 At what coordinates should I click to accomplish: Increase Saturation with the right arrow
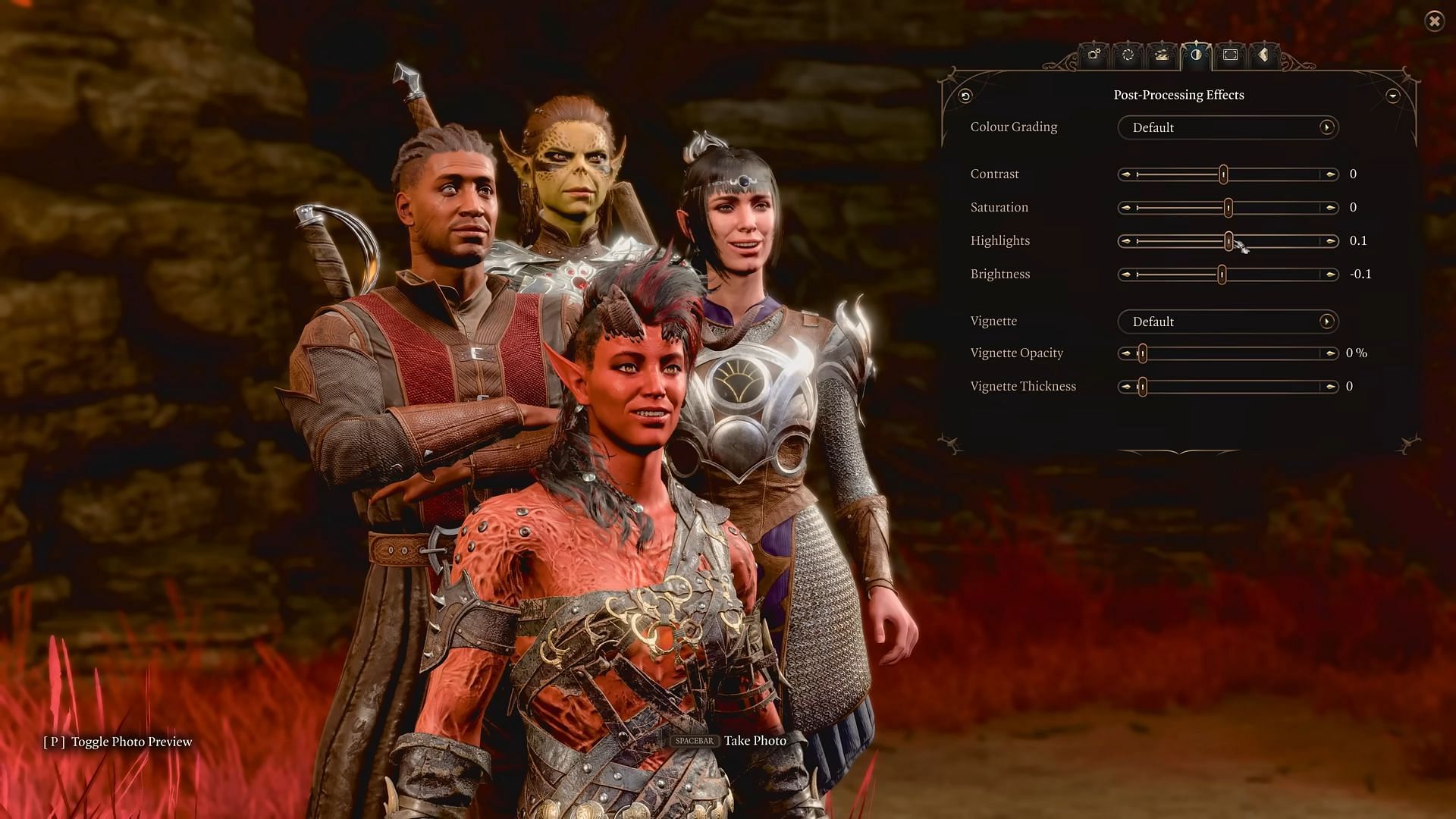coord(1330,208)
